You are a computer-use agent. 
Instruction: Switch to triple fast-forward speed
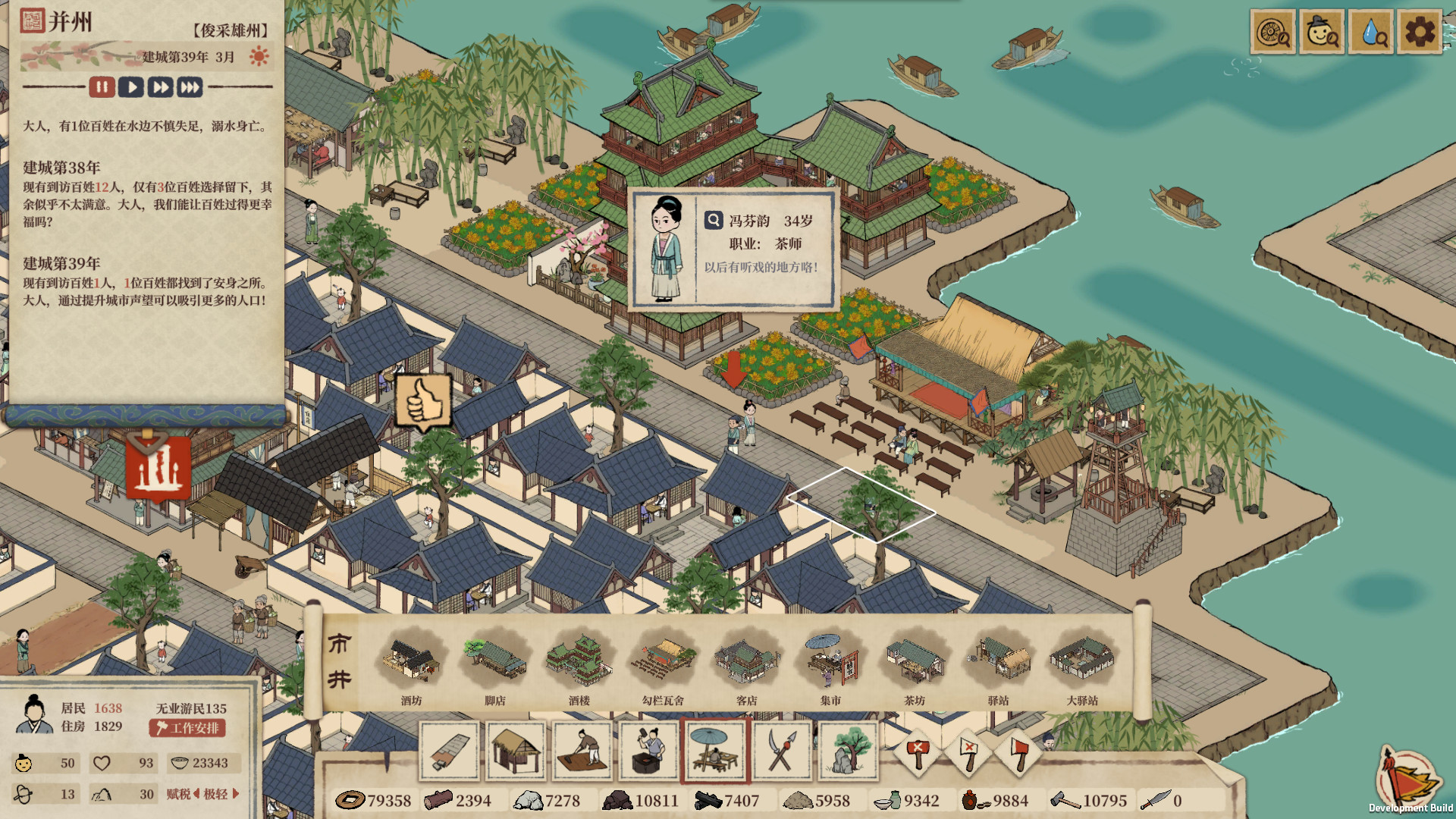[190, 87]
